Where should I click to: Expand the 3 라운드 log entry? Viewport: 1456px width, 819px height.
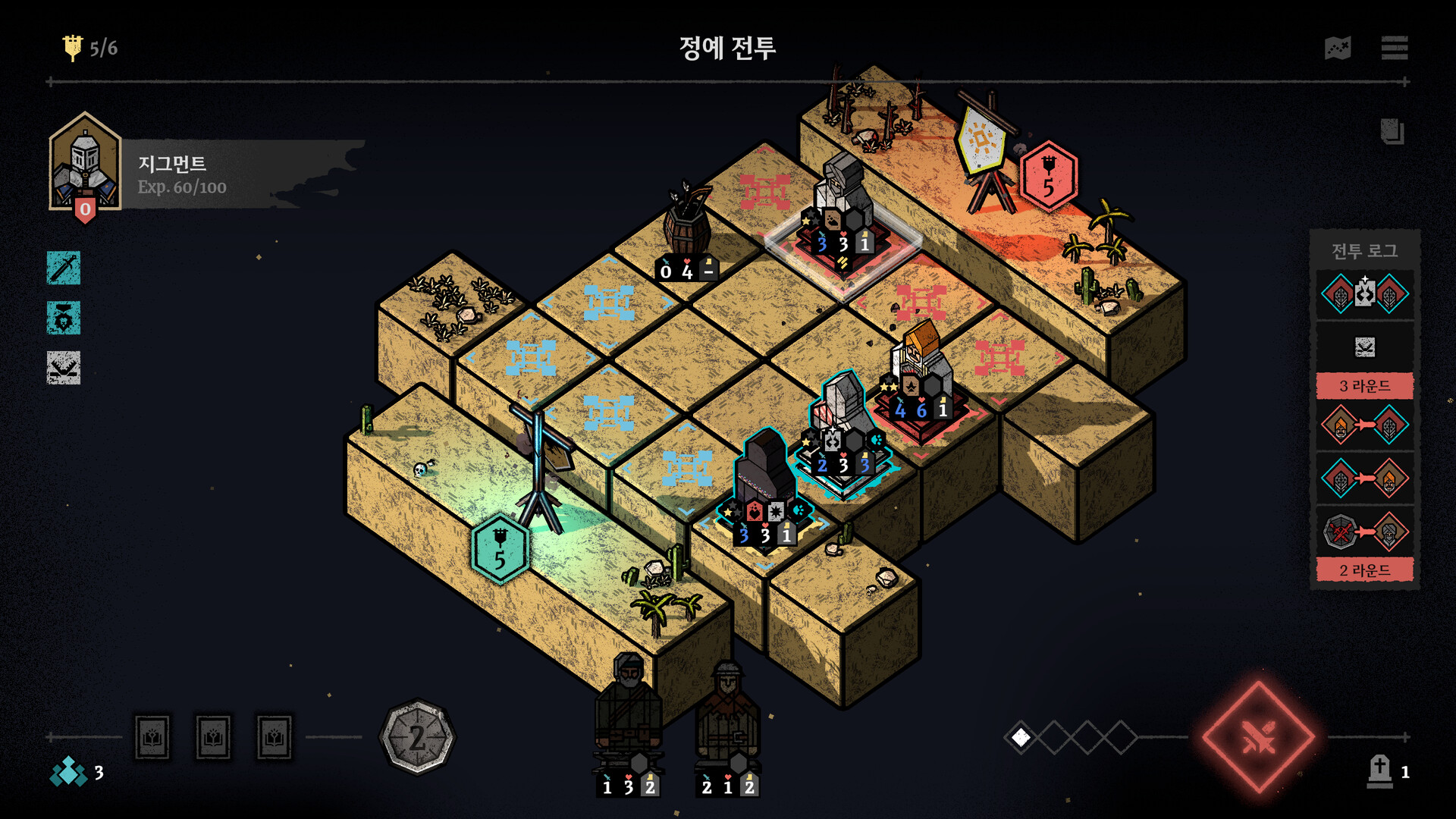1363,386
